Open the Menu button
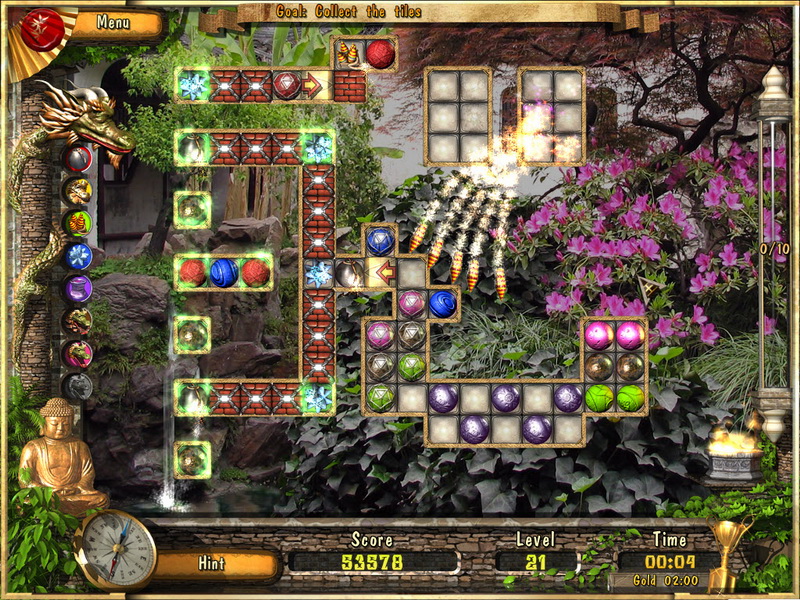This screenshot has height=600, width=800. pyautogui.click(x=113, y=22)
